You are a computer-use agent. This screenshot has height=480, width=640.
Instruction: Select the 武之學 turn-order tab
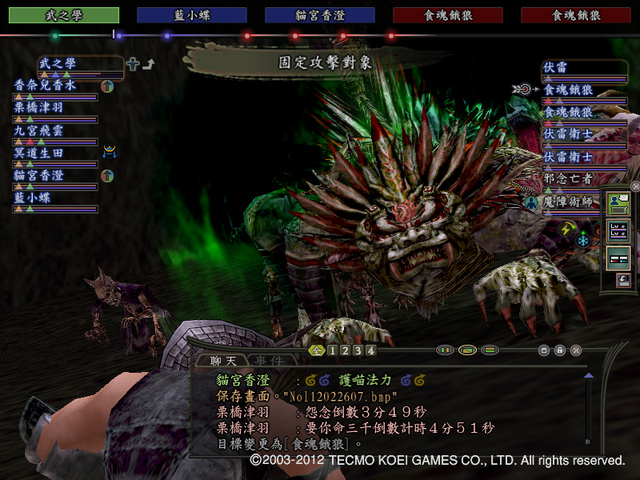[62, 15]
